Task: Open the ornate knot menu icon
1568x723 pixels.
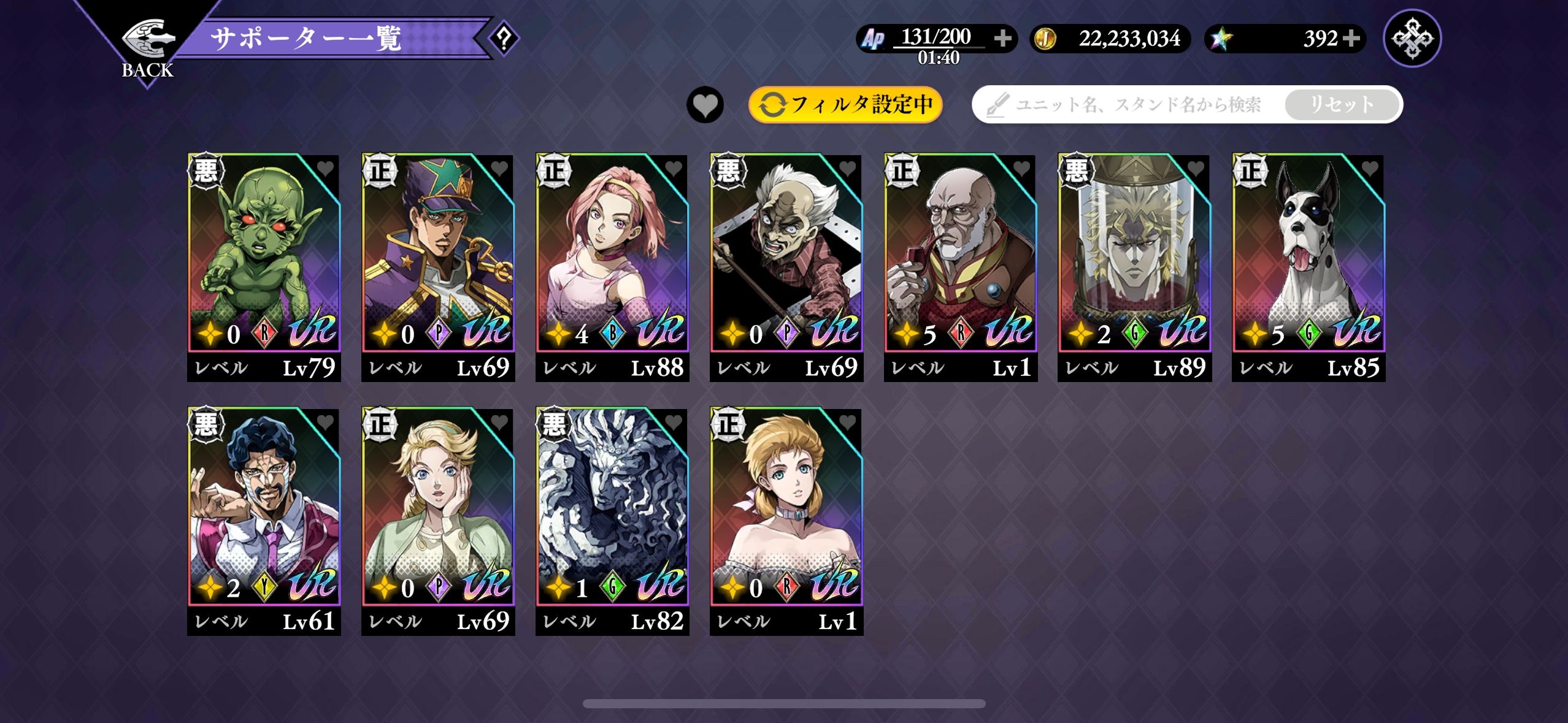Action: pos(1412,39)
